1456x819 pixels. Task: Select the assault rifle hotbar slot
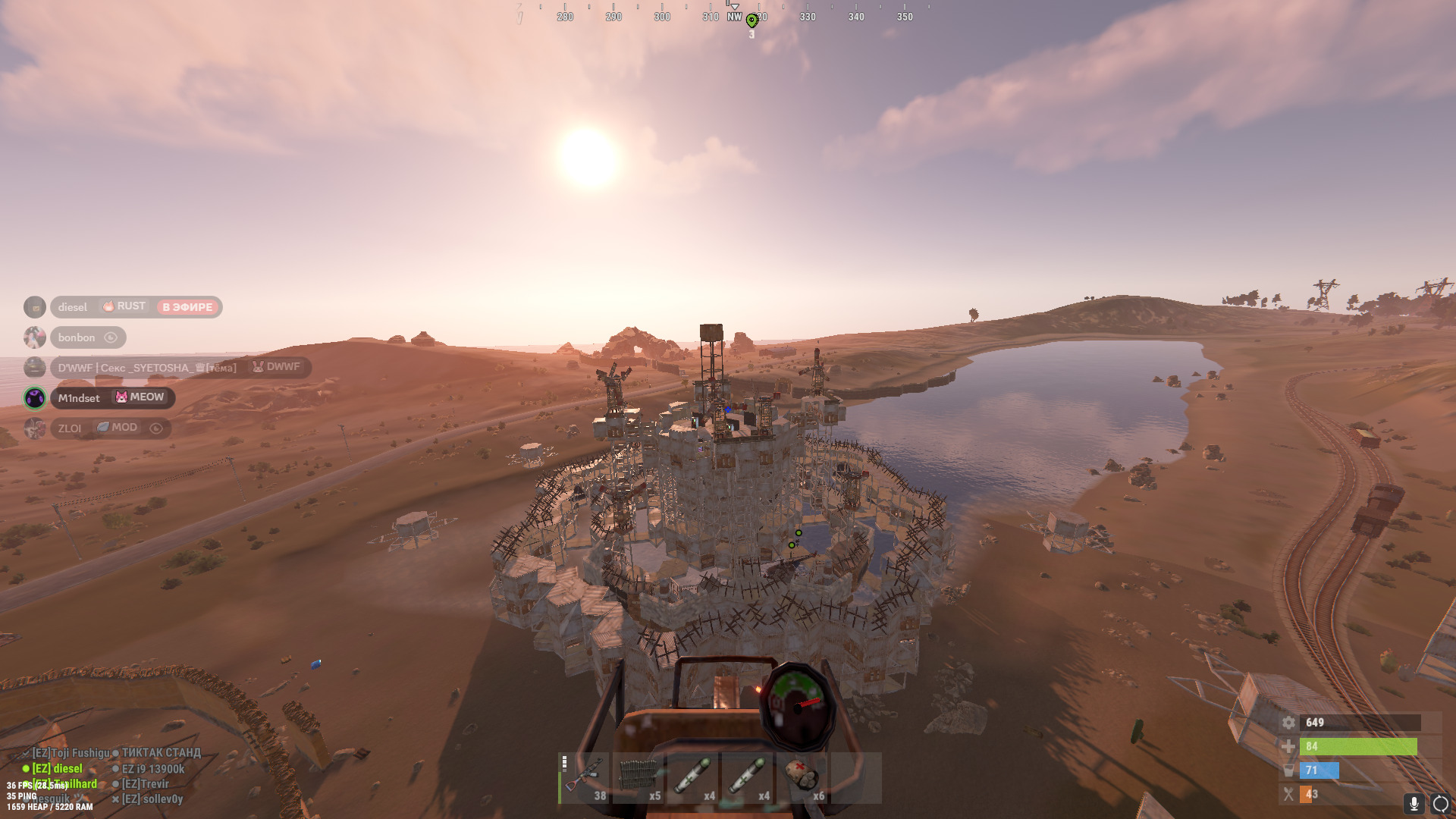[585, 778]
